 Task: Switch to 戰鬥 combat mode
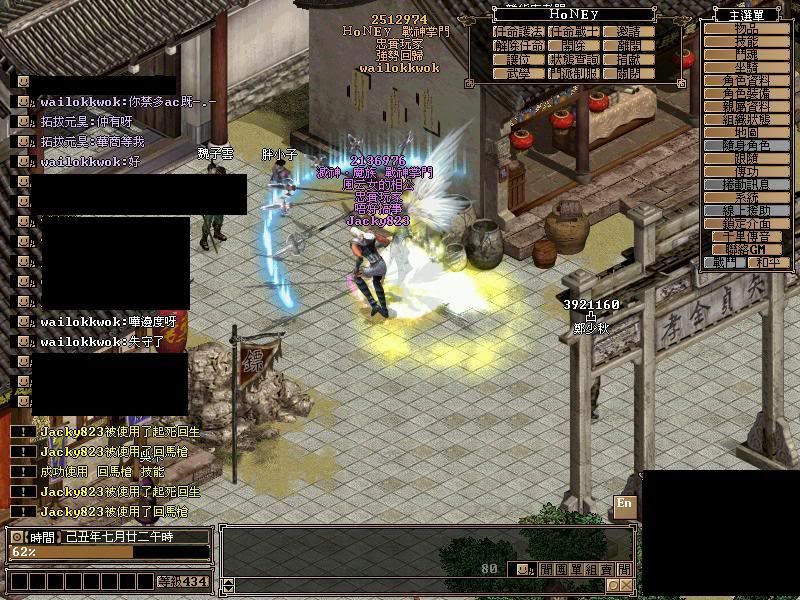point(725,263)
